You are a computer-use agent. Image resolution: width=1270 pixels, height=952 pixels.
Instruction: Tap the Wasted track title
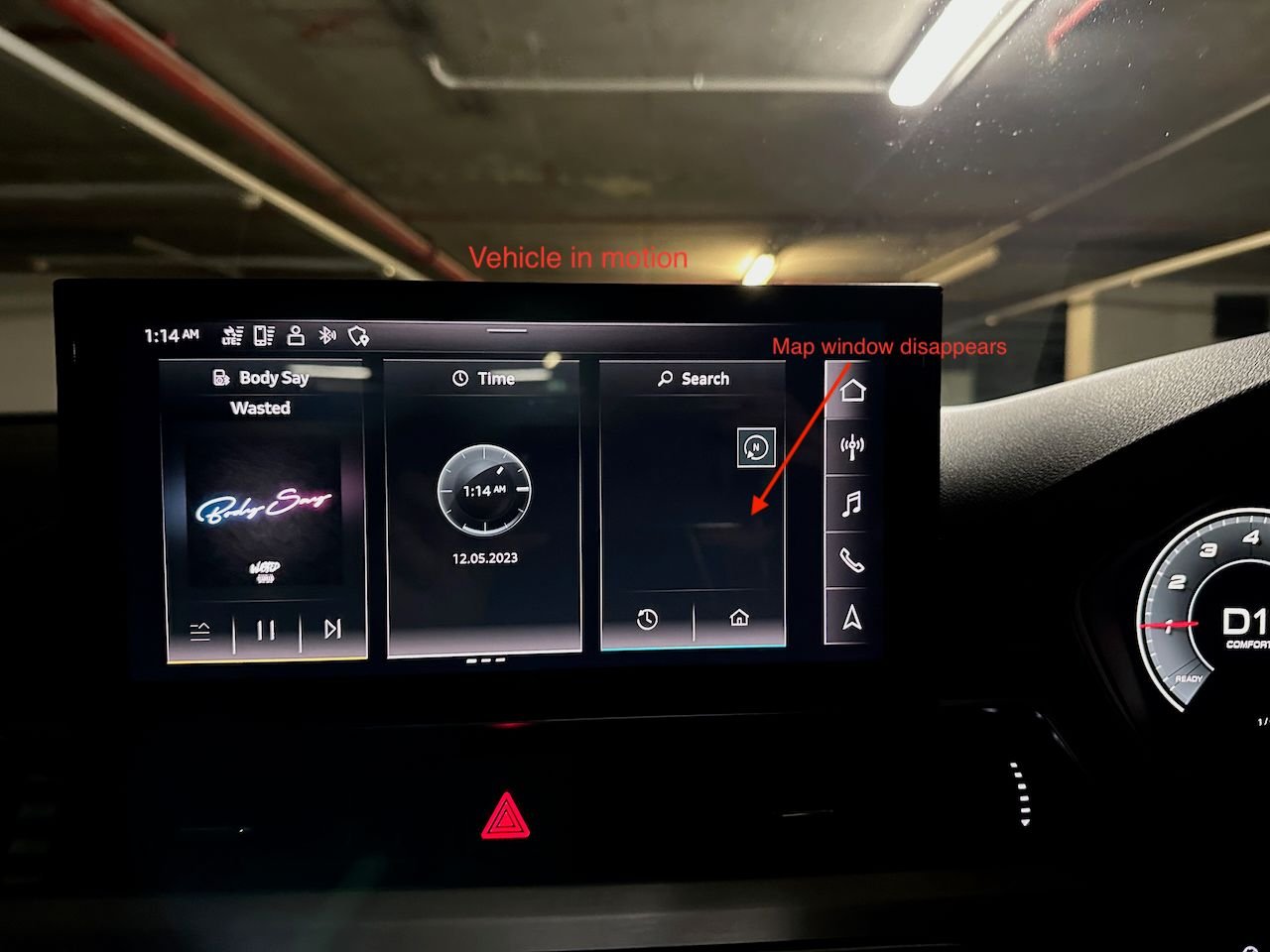[261, 408]
